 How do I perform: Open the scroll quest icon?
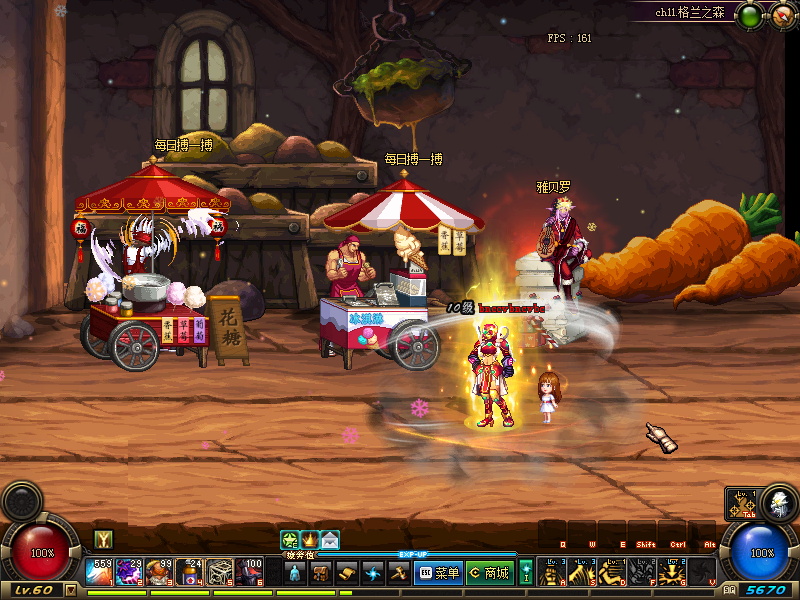[x=347, y=573]
